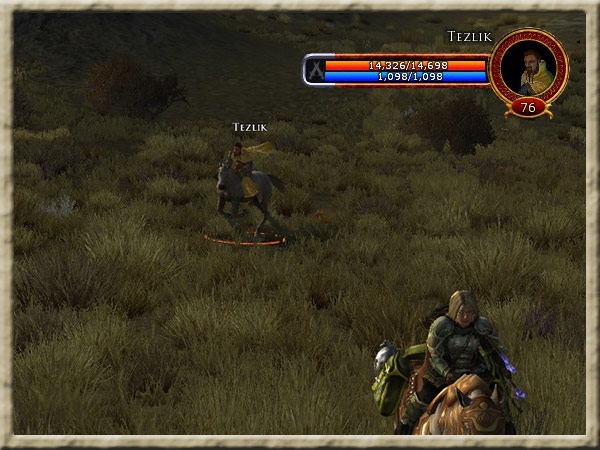Select the horse-mounted unit named Tezlik
This screenshot has width=600, height=450.
[244, 190]
